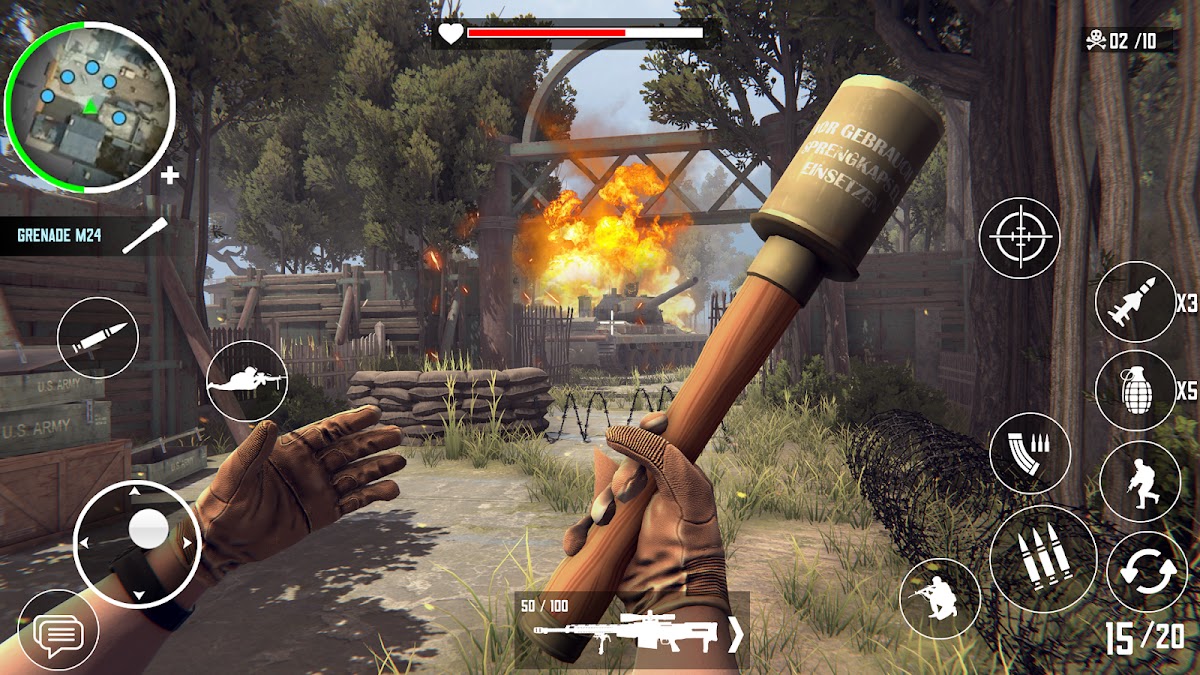Image resolution: width=1200 pixels, height=675 pixels.
Task: Open the circular minimap
Action: pos(90,104)
